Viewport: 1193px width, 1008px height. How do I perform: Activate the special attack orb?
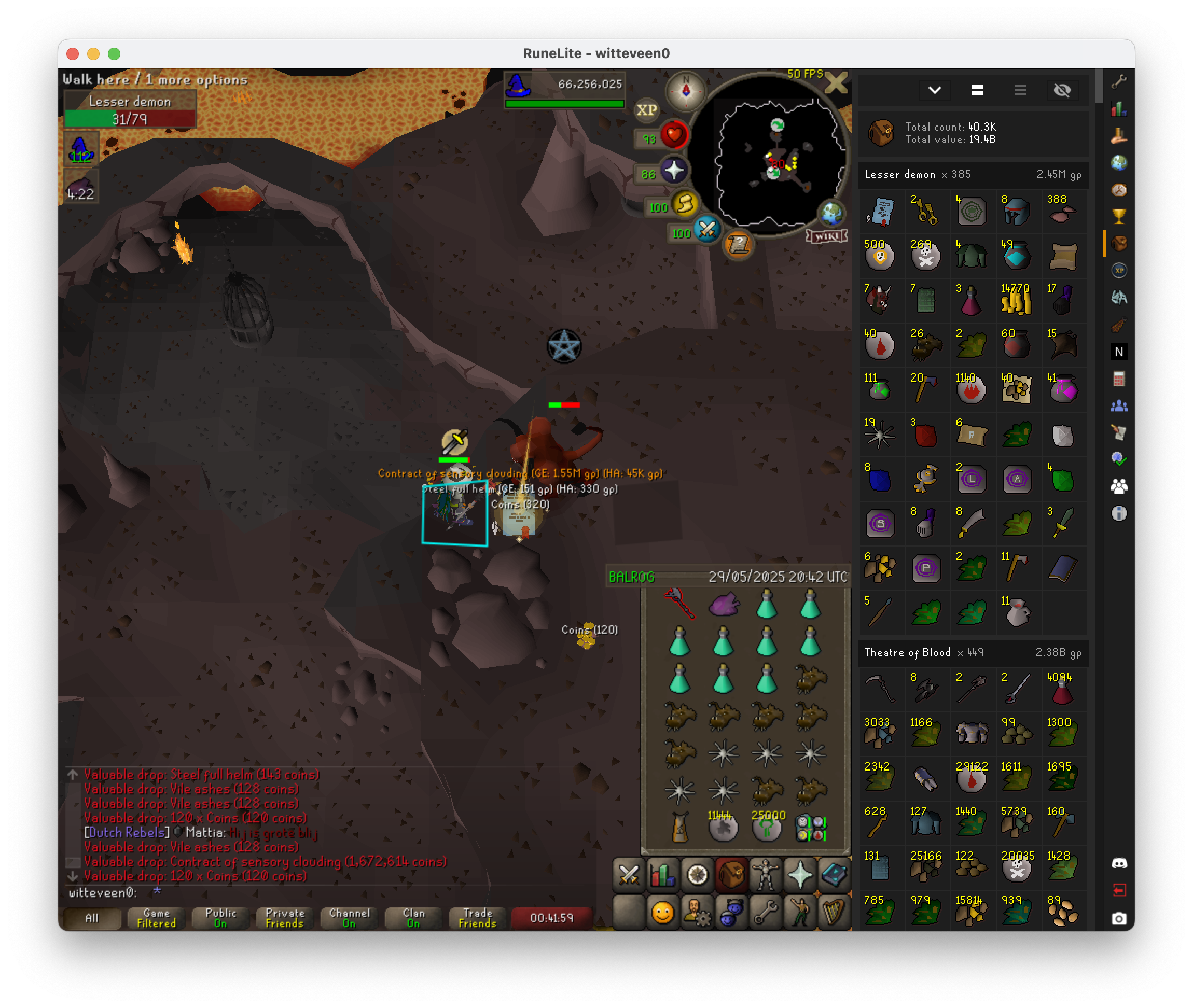coord(707,230)
